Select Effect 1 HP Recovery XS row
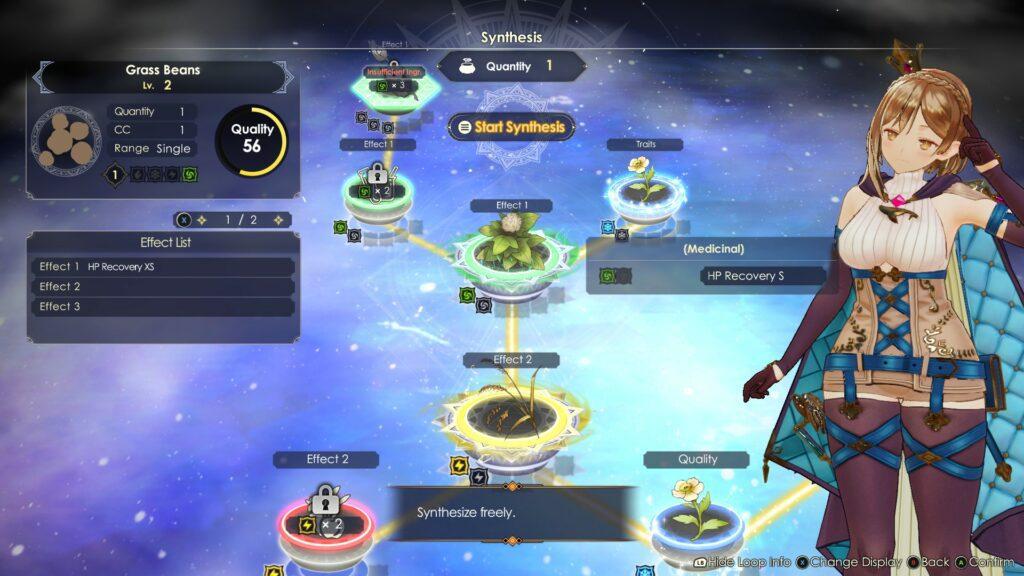Screen dimensions: 1024x576 point(165,267)
